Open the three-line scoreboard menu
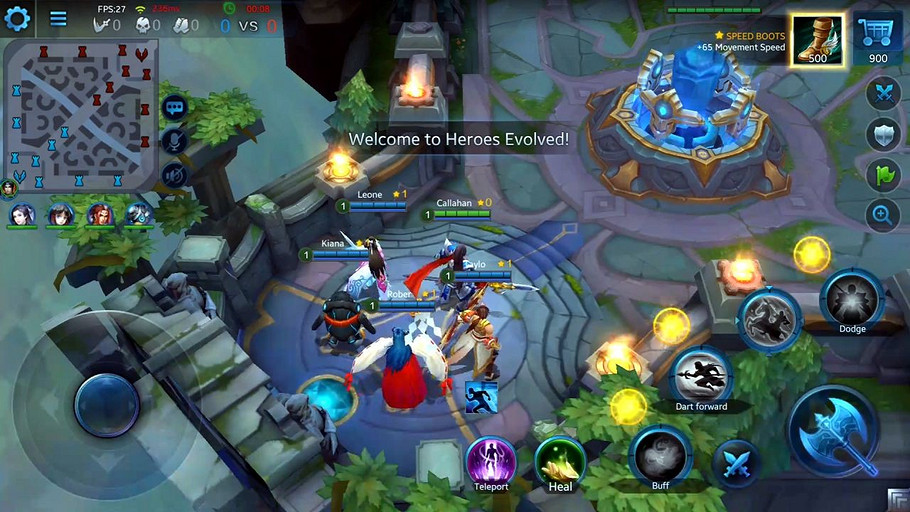Screen dimensions: 910x512 tap(59, 18)
